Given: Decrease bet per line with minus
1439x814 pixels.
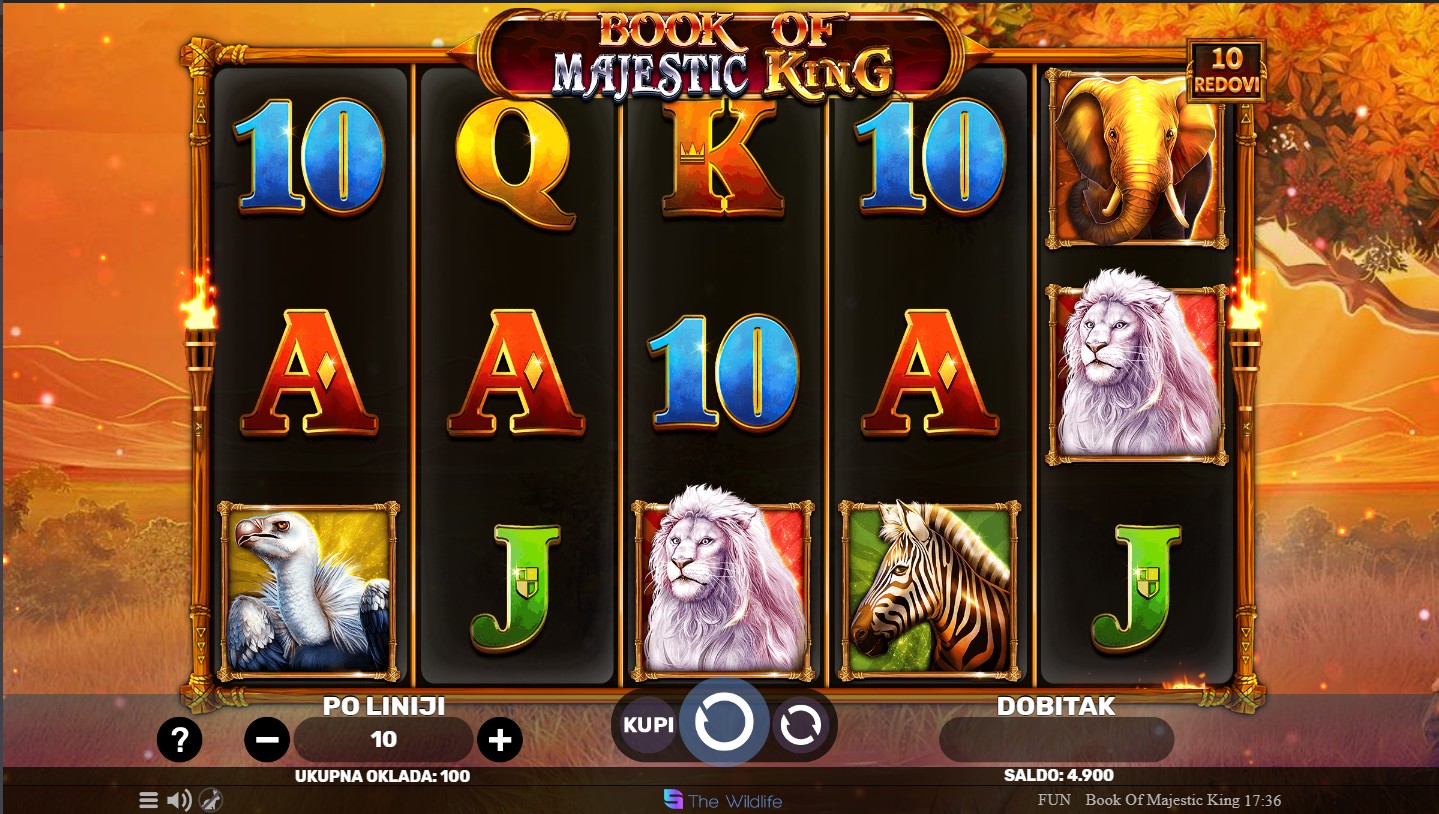Looking at the screenshot, I should pos(267,740).
